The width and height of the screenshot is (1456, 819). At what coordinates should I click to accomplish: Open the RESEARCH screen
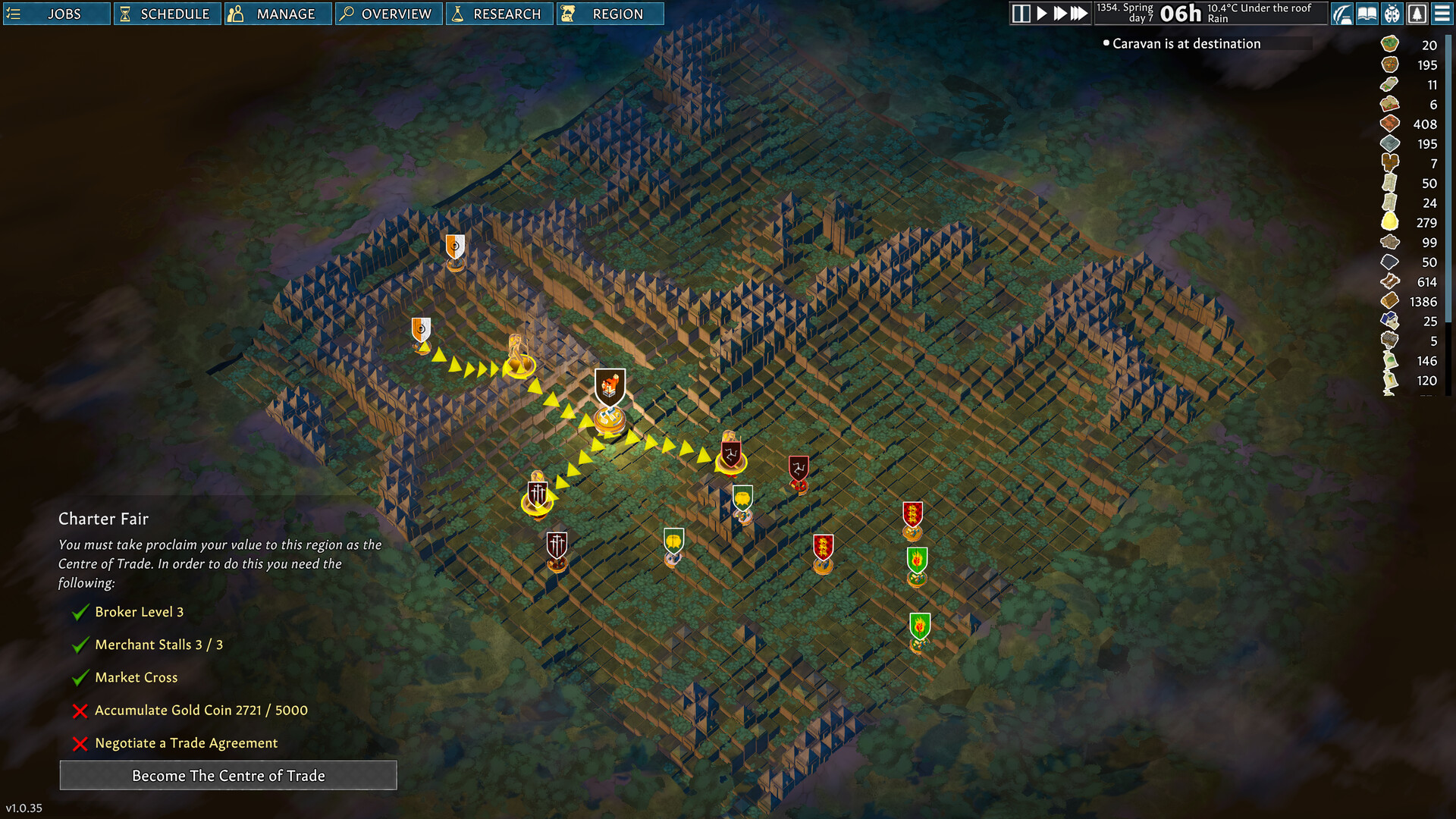click(500, 13)
